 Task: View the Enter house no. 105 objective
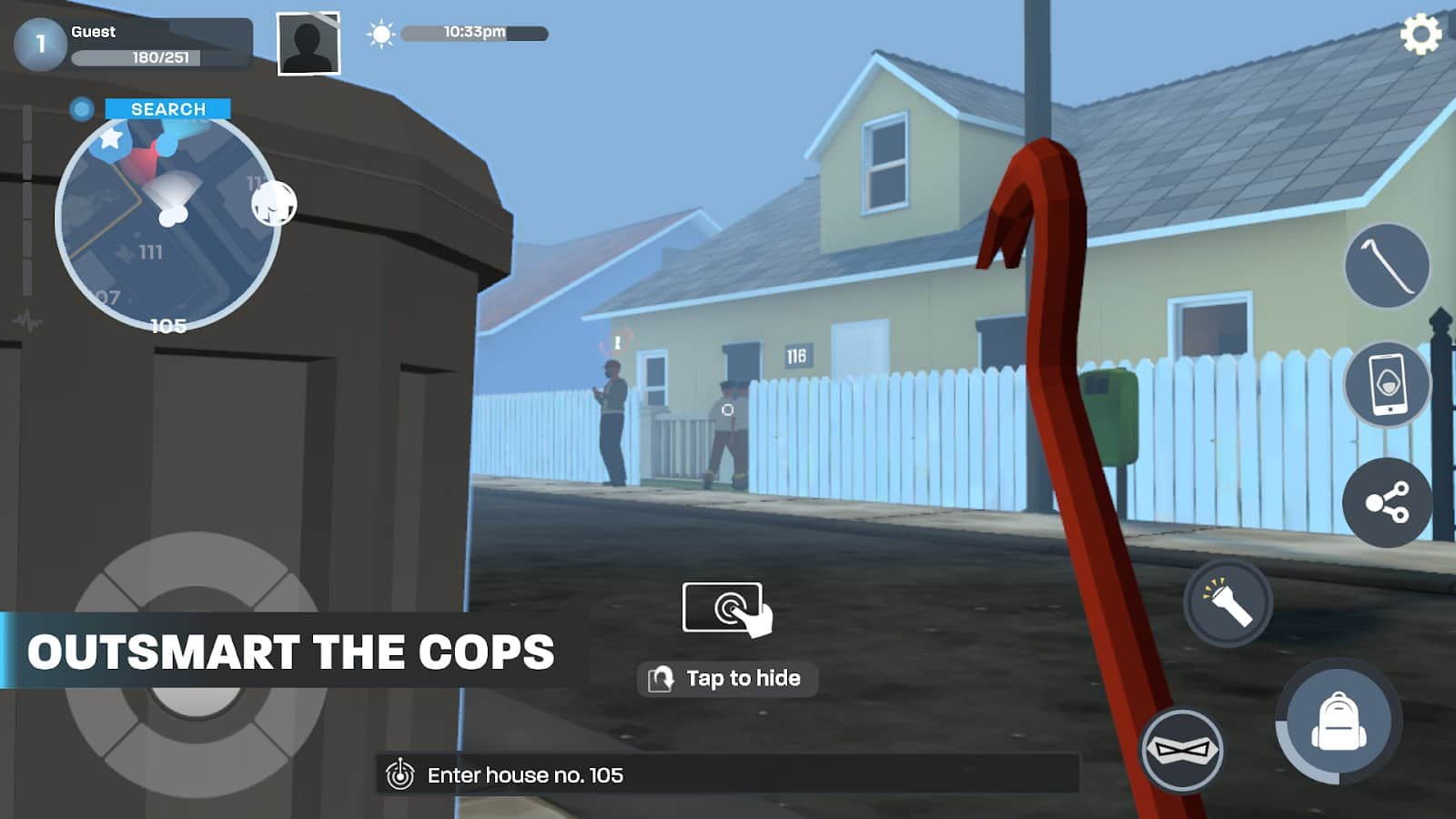(525, 775)
